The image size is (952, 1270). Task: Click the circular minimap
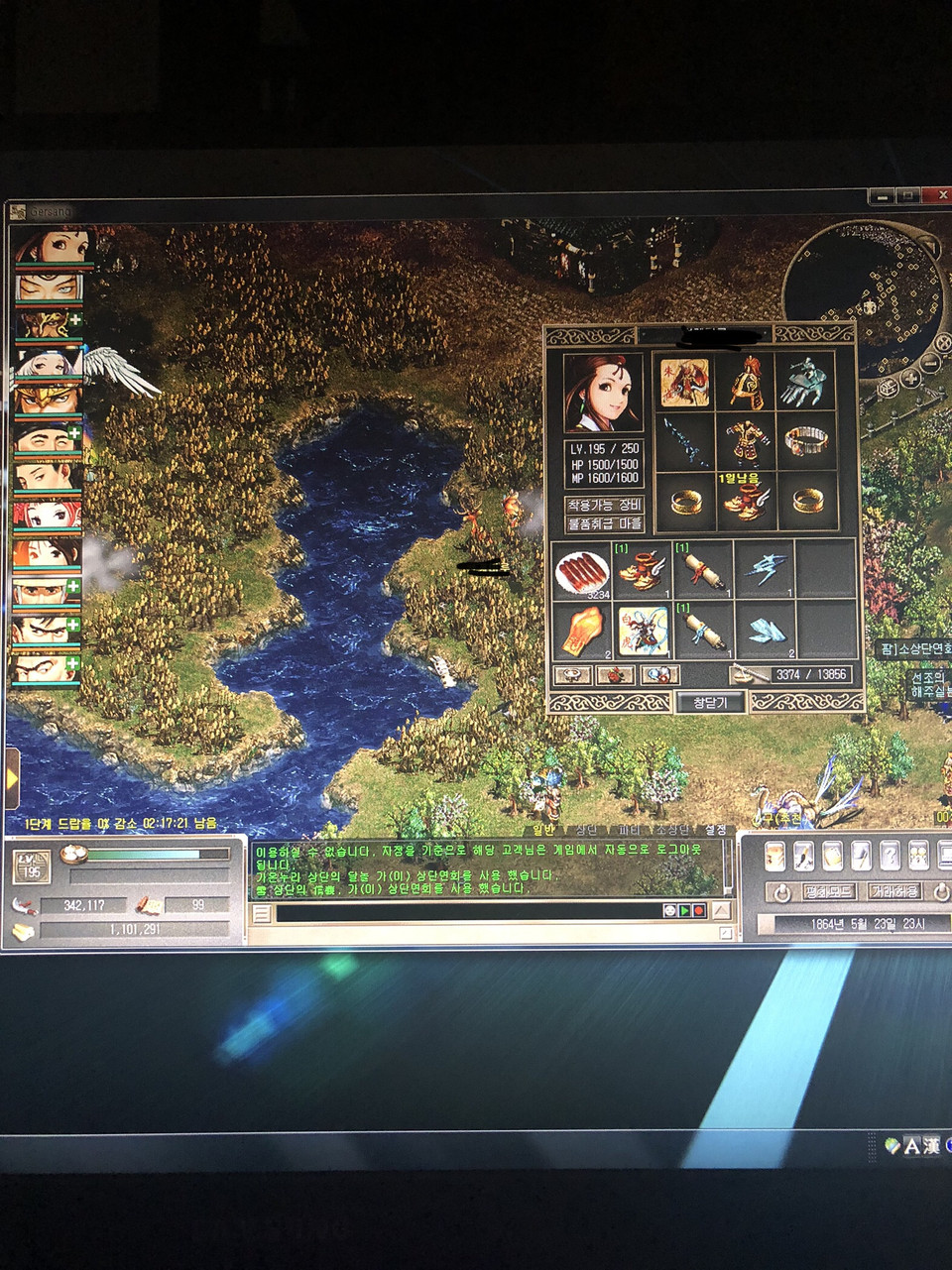click(861, 289)
